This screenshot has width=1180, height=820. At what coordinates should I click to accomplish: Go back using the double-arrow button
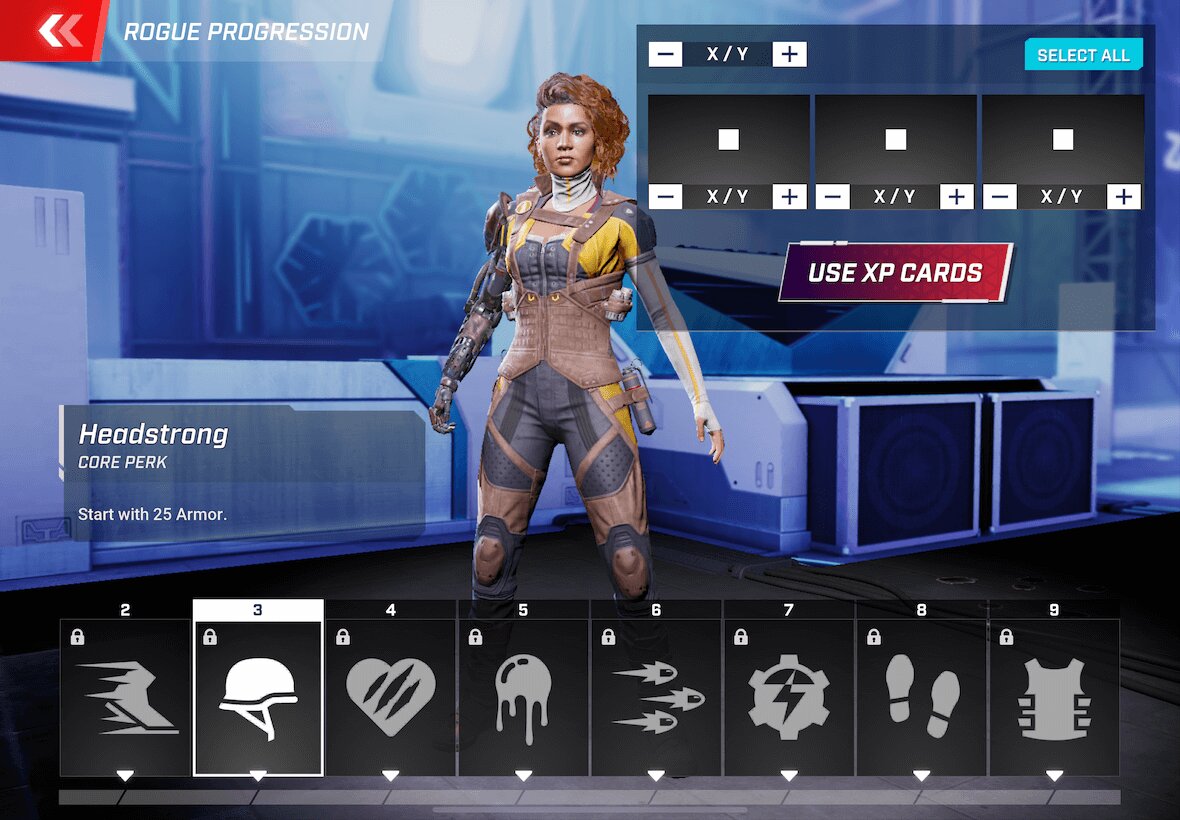[58, 31]
